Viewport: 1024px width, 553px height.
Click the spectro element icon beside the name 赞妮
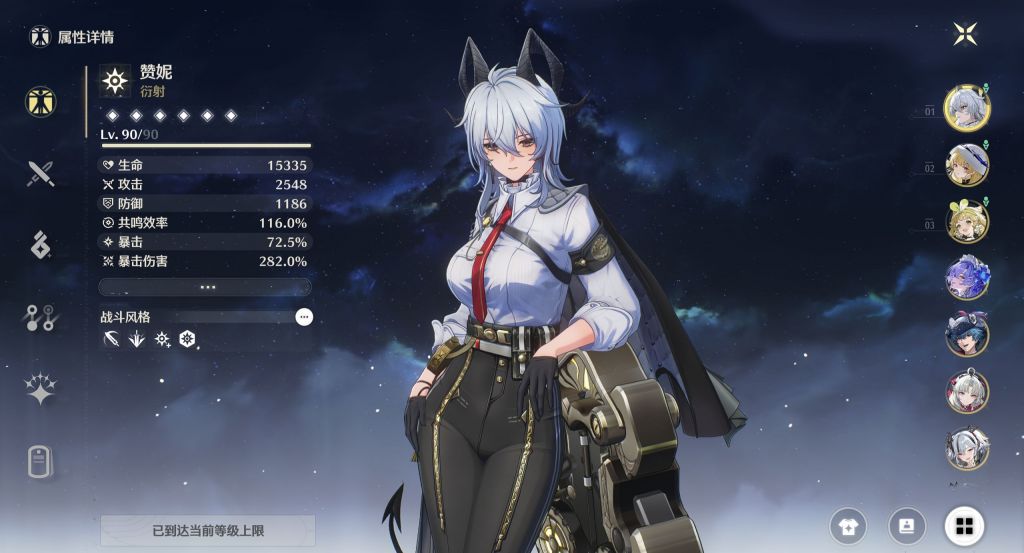116,80
